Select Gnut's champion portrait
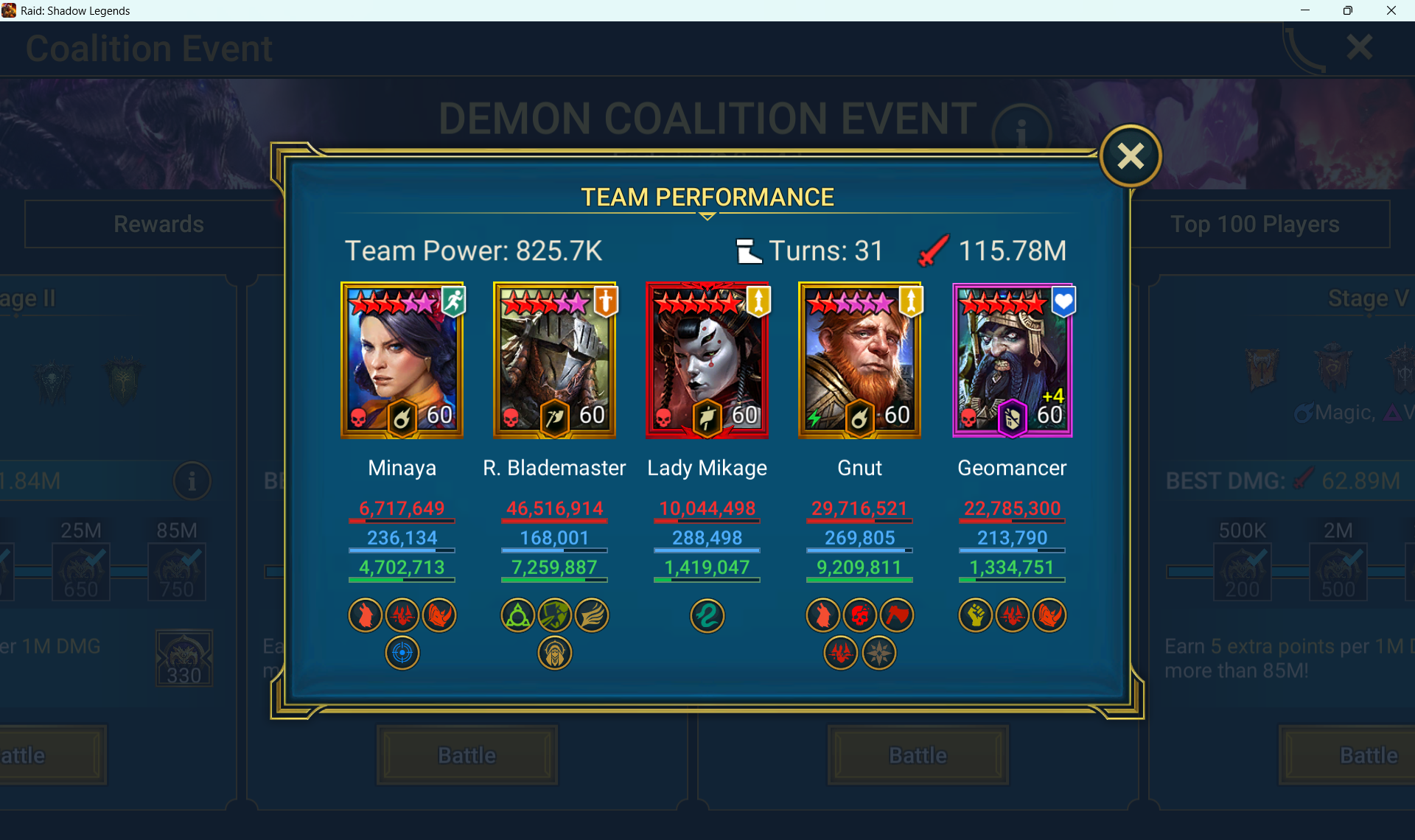 coord(860,360)
